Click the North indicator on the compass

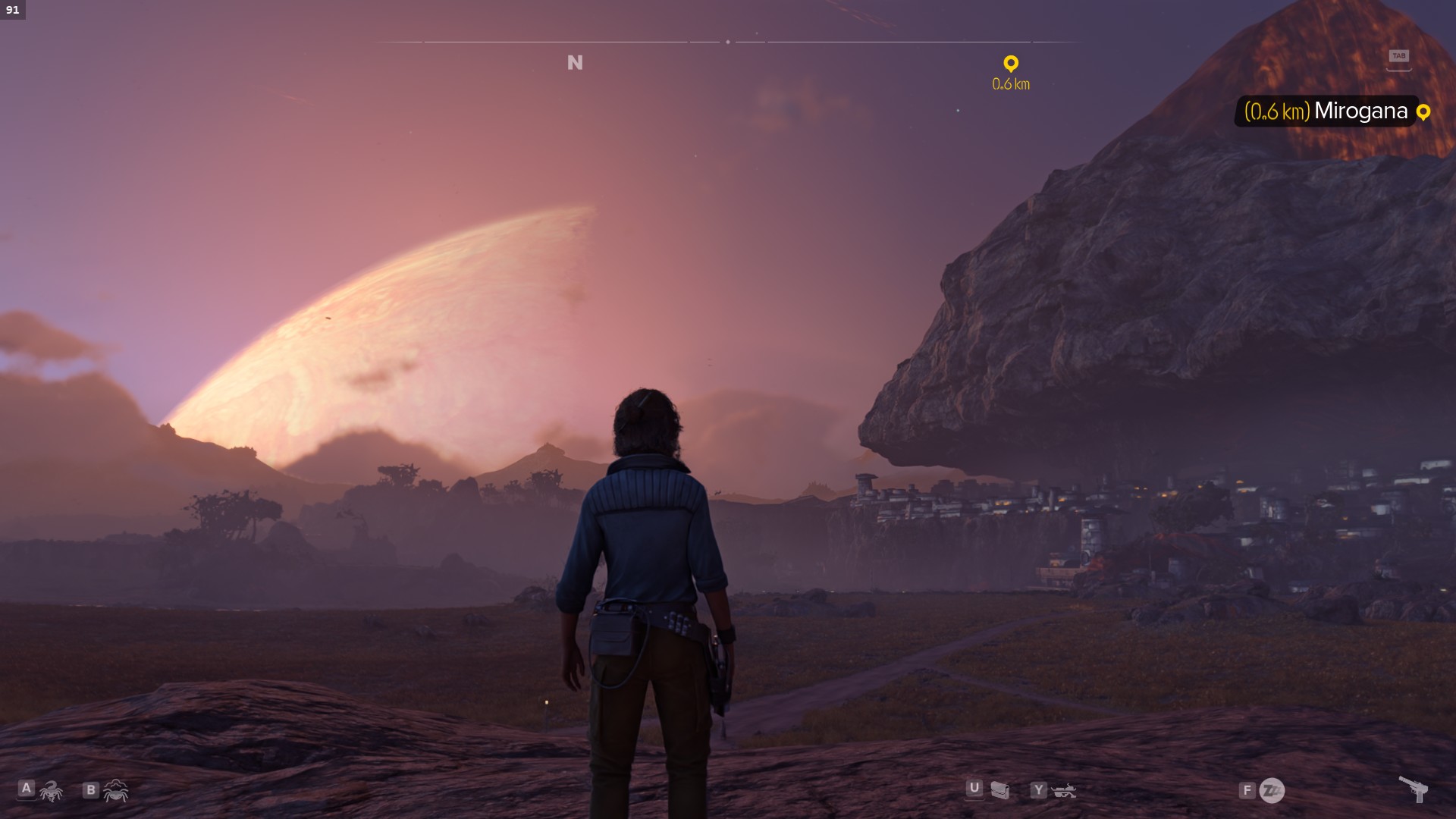point(575,63)
